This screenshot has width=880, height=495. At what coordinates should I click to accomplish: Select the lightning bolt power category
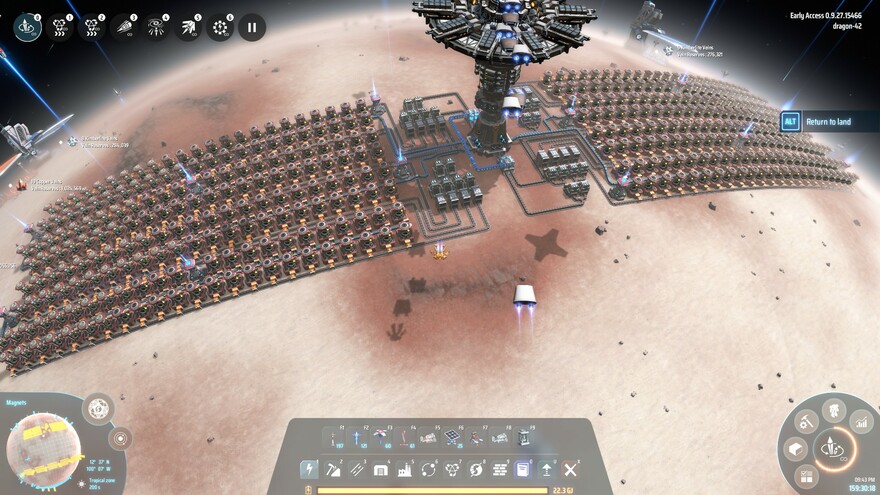[x=309, y=469]
